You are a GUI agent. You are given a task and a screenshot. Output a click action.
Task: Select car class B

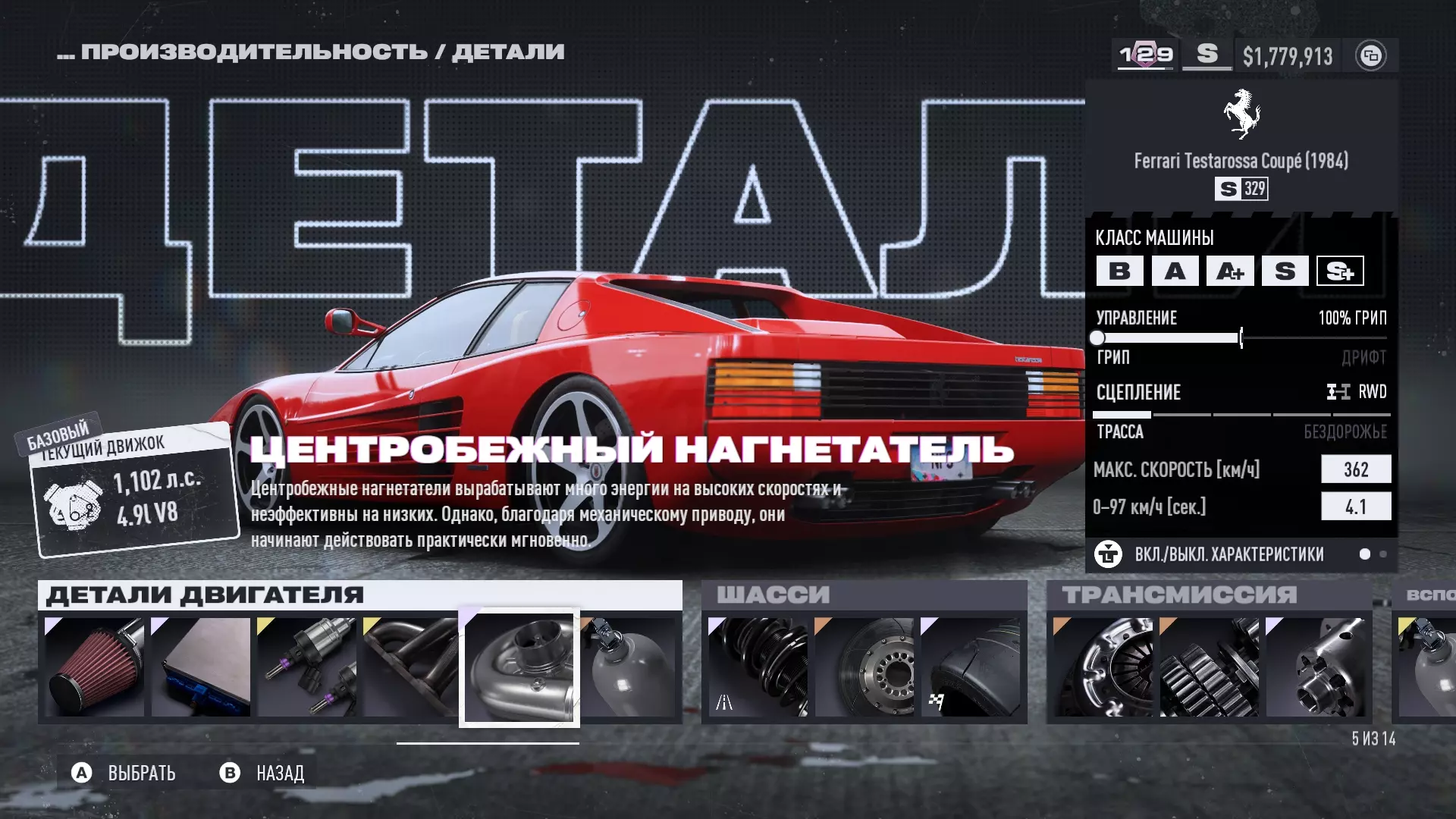[1119, 271]
